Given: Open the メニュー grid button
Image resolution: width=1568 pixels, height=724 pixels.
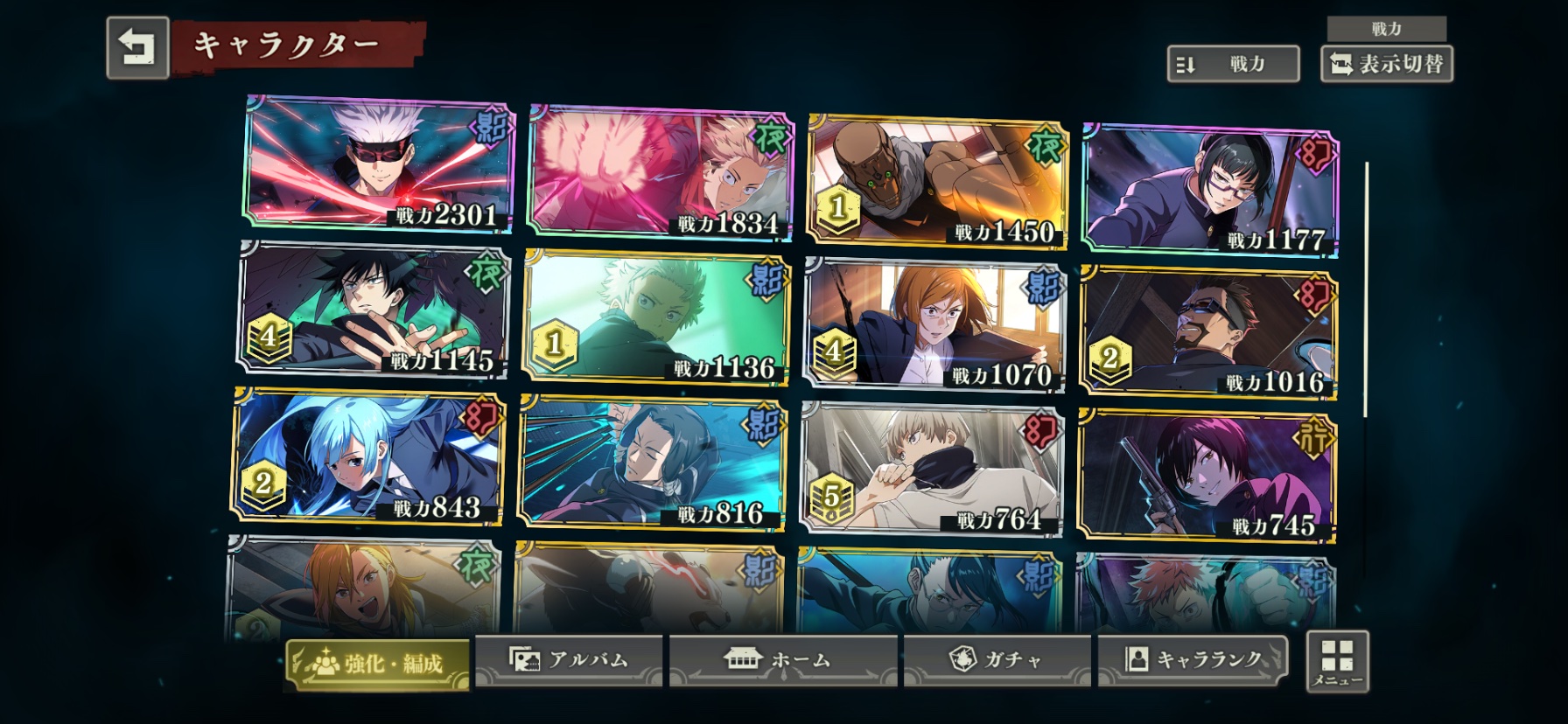Looking at the screenshot, I should click(x=1337, y=662).
